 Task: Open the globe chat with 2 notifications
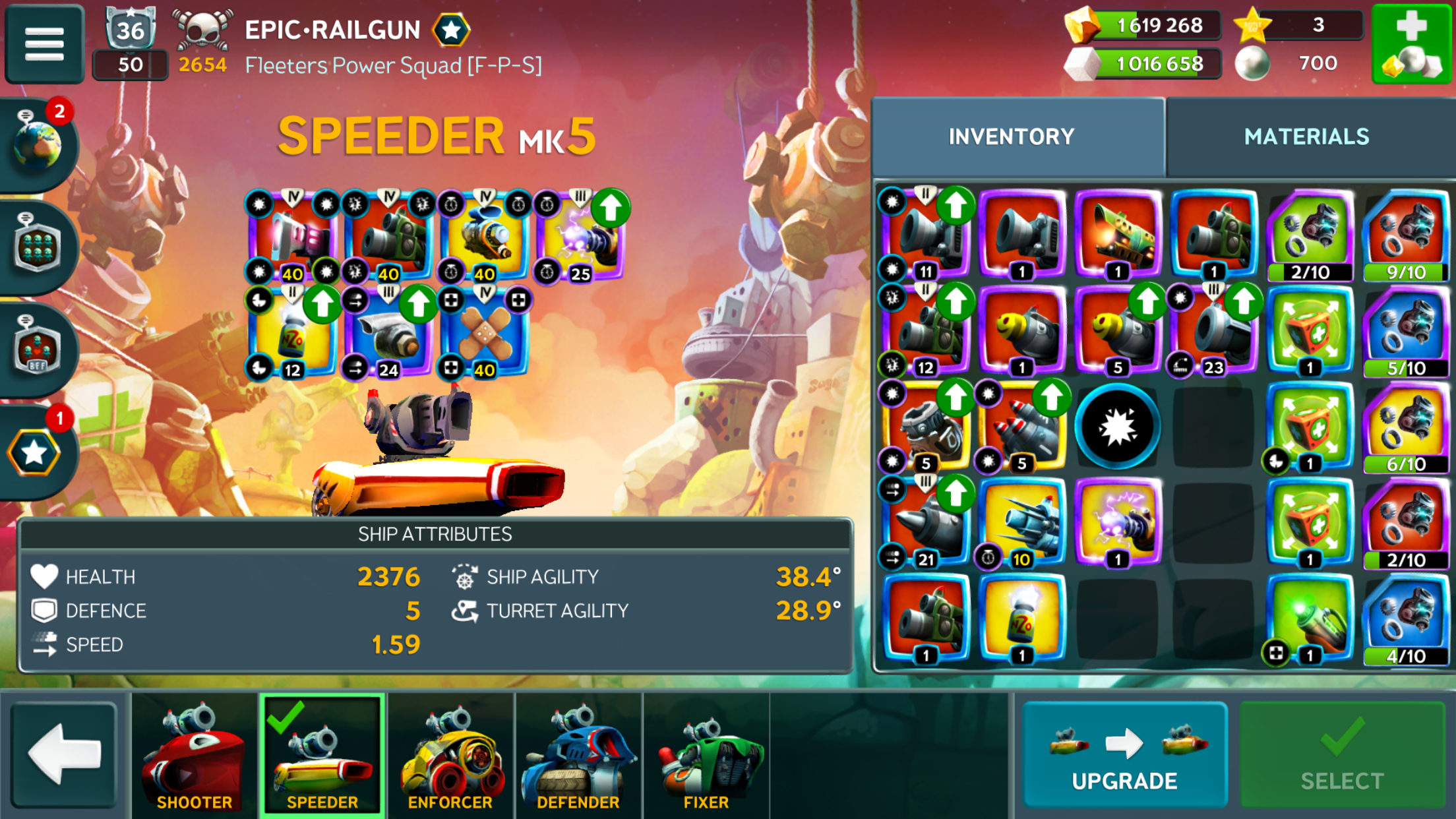pos(38,144)
